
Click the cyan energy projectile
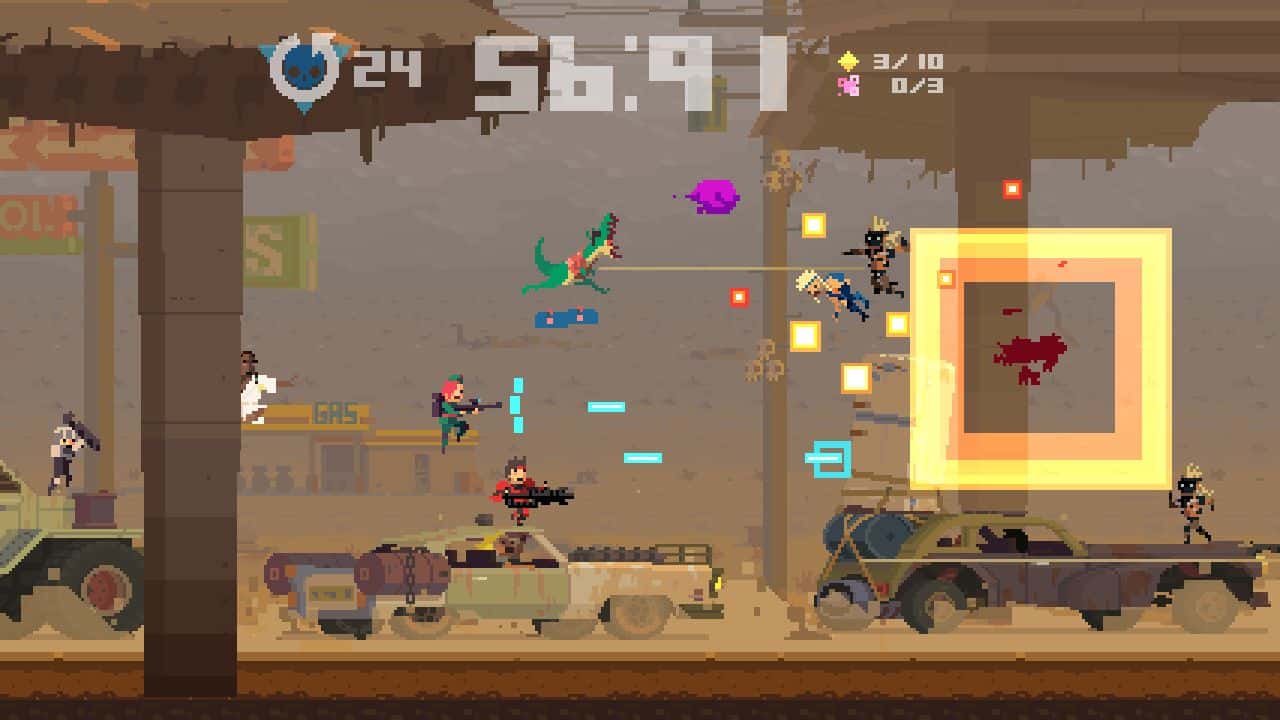(x=605, y=408)
